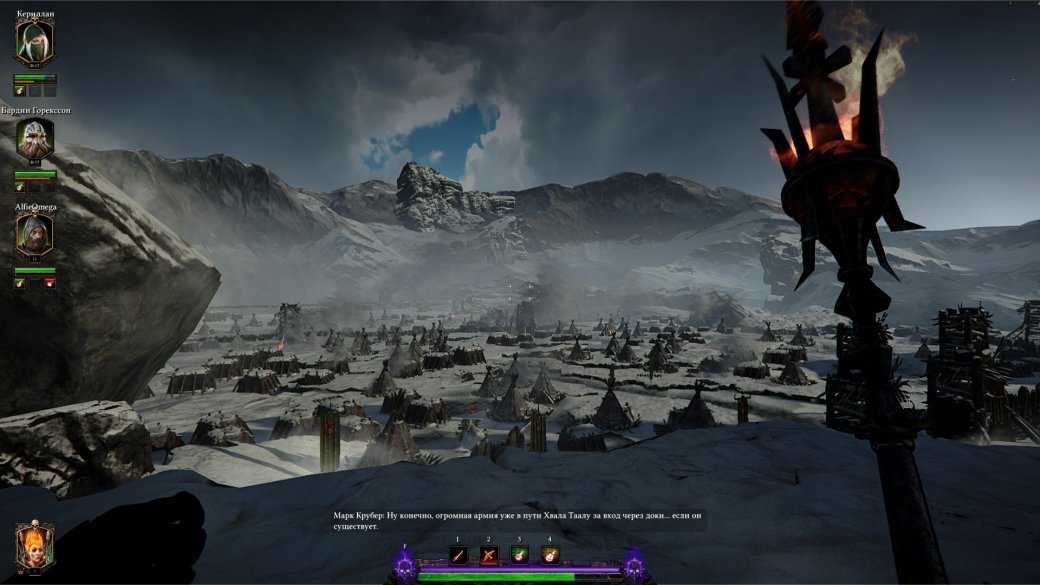Activate the purple skull career ability icon

coord(404,567)
